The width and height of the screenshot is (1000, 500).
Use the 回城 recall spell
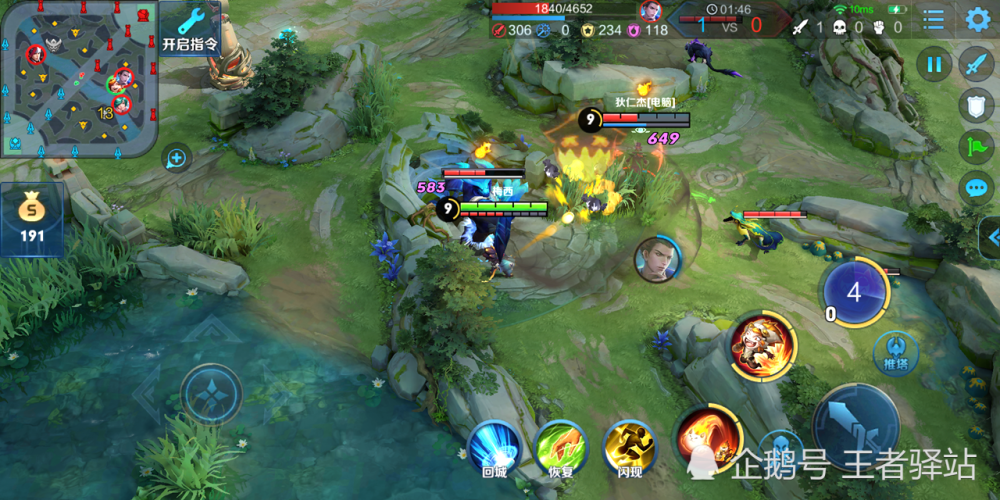coord(494,445)
